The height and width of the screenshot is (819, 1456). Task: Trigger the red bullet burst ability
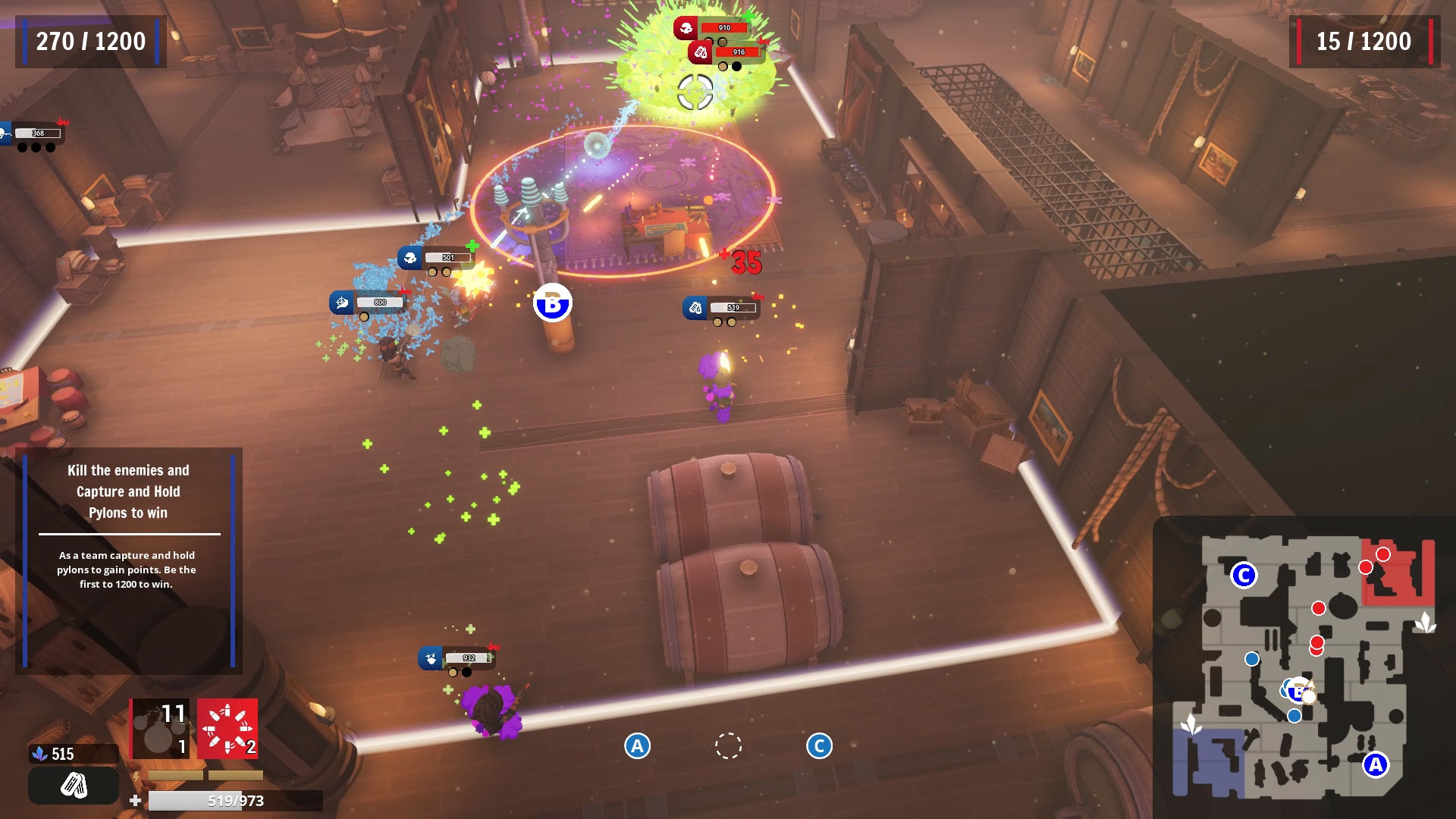coord(227,729)
